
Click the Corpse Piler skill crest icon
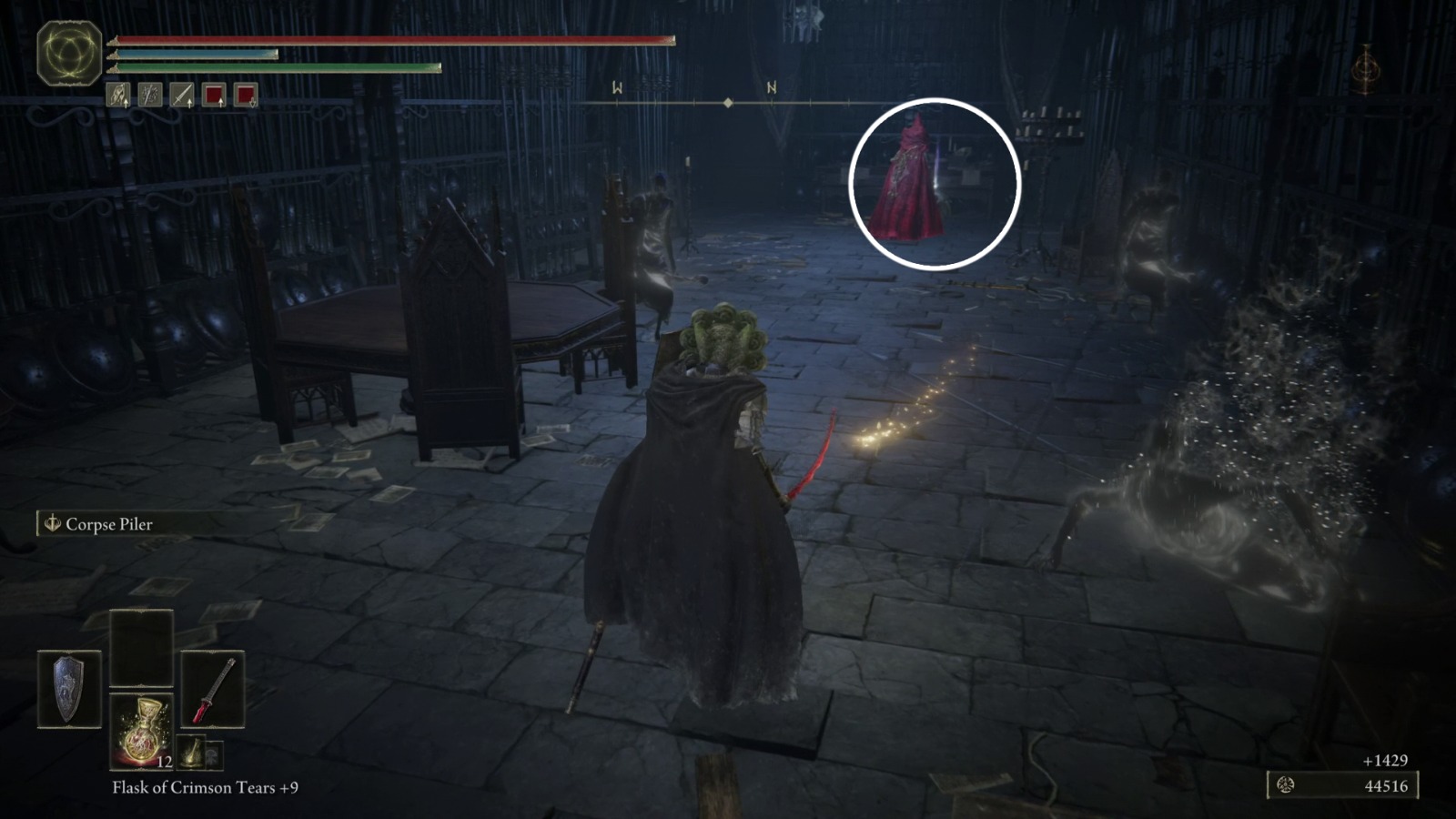[52, 525]
